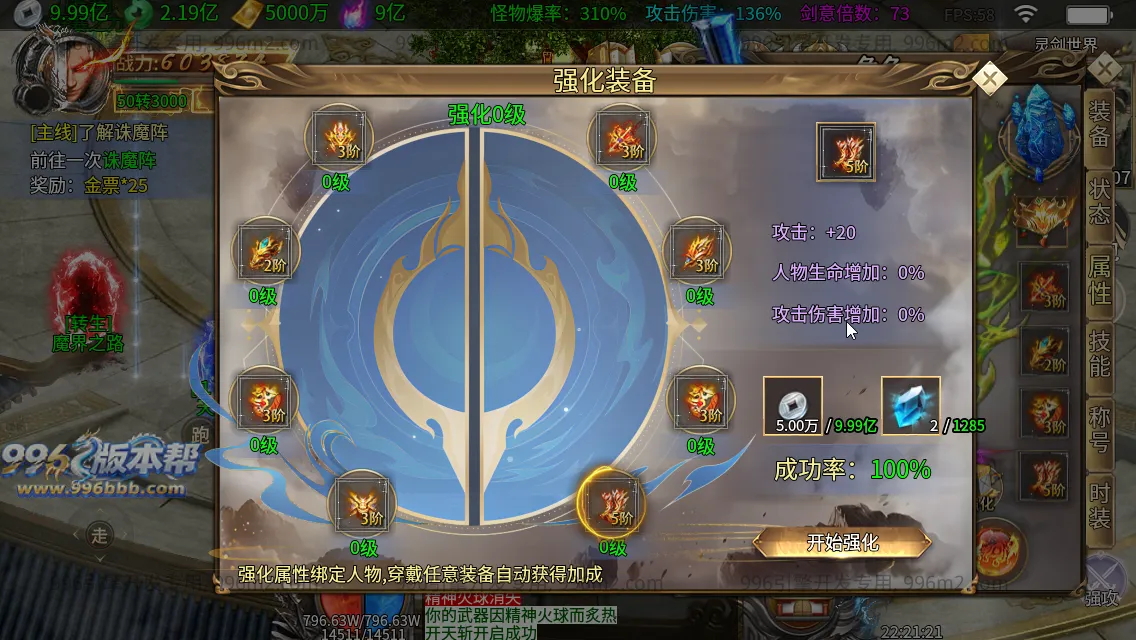This screenshot has width=1136, height=640.
Task: Click the silver coin cost slot
Action: click(x=793, y=405)
